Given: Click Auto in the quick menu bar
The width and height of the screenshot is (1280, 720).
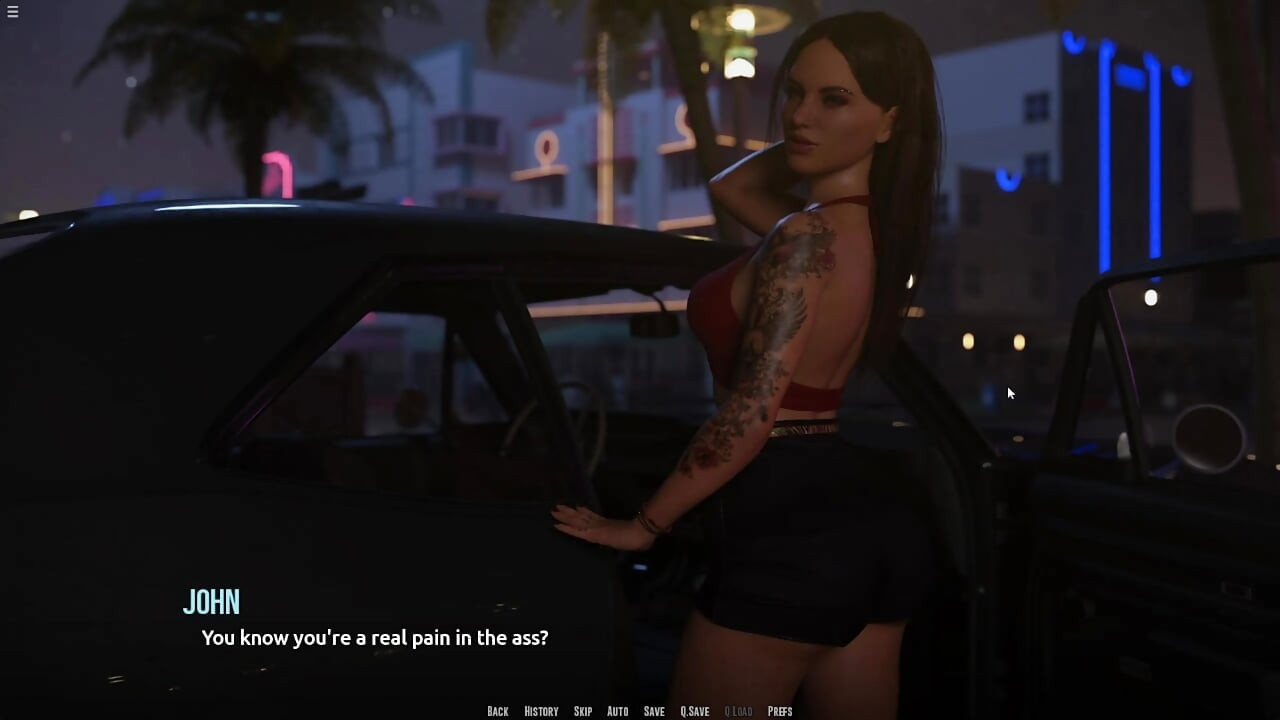Looking at the screenshot, I should click(x=617, y=711).
